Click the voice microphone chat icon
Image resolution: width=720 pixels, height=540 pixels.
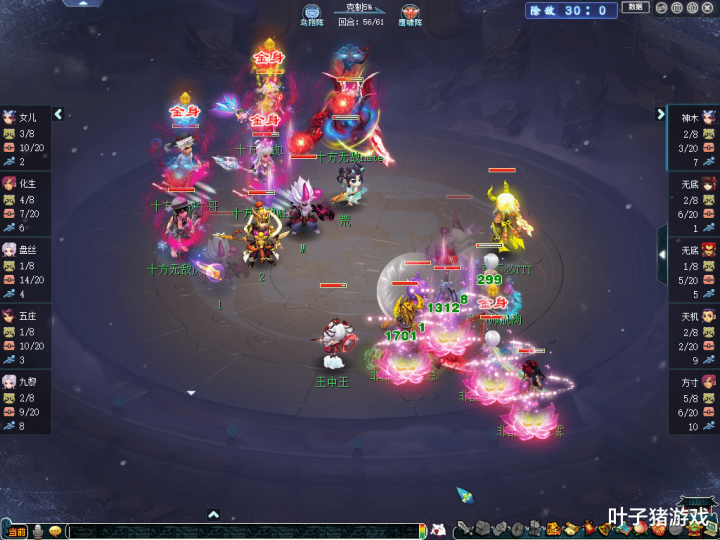[38, 531]
